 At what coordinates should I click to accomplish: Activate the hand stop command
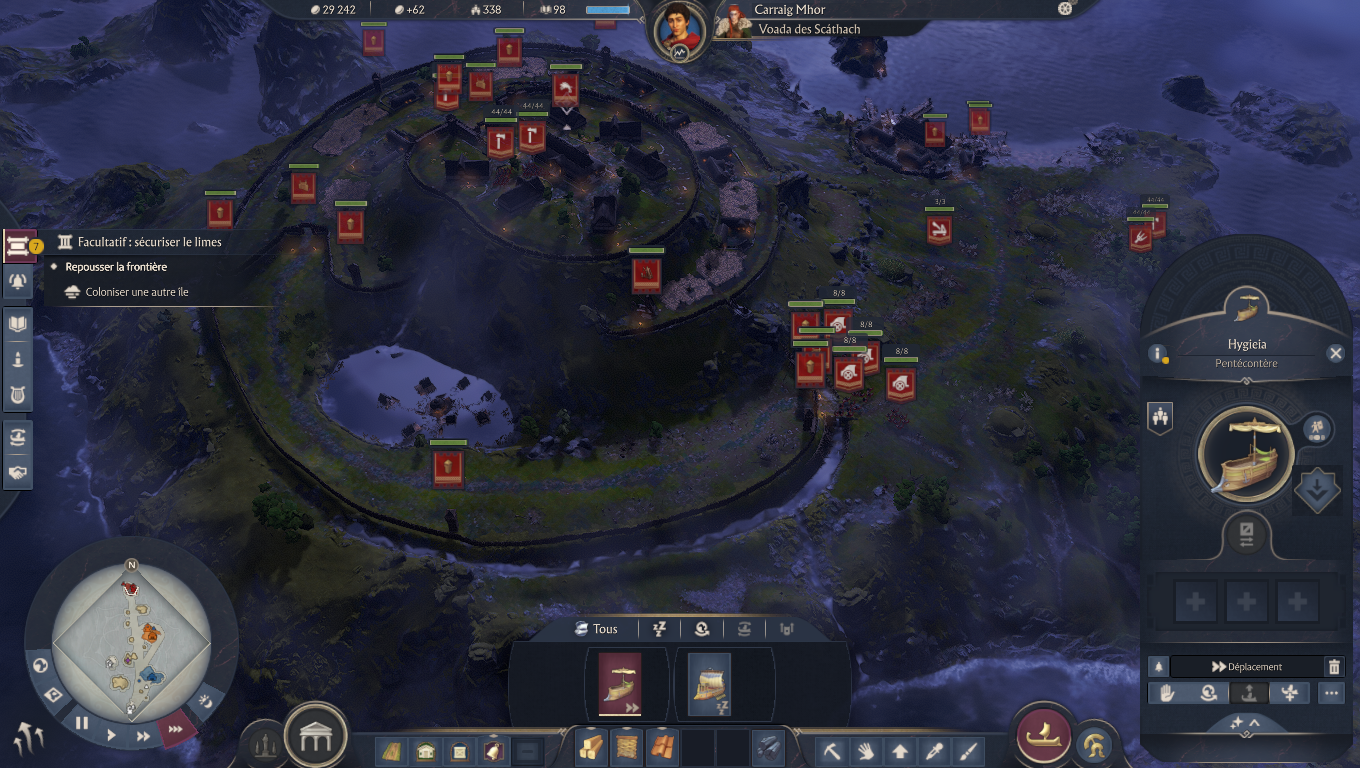[1167, 693]
